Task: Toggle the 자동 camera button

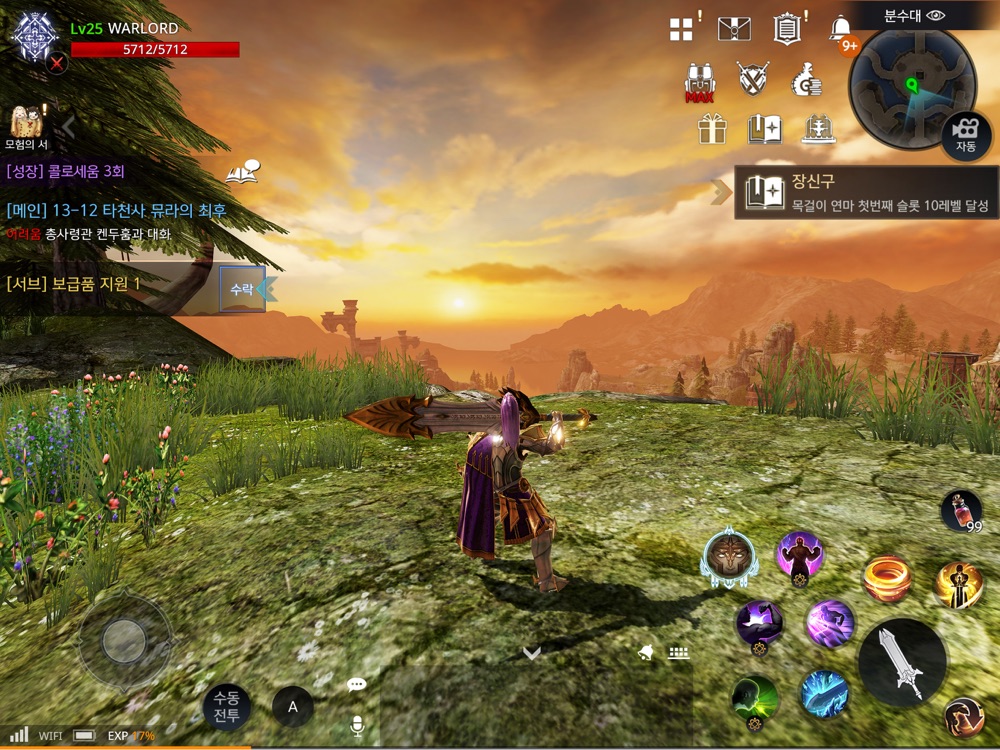Action: pos(965,135)
